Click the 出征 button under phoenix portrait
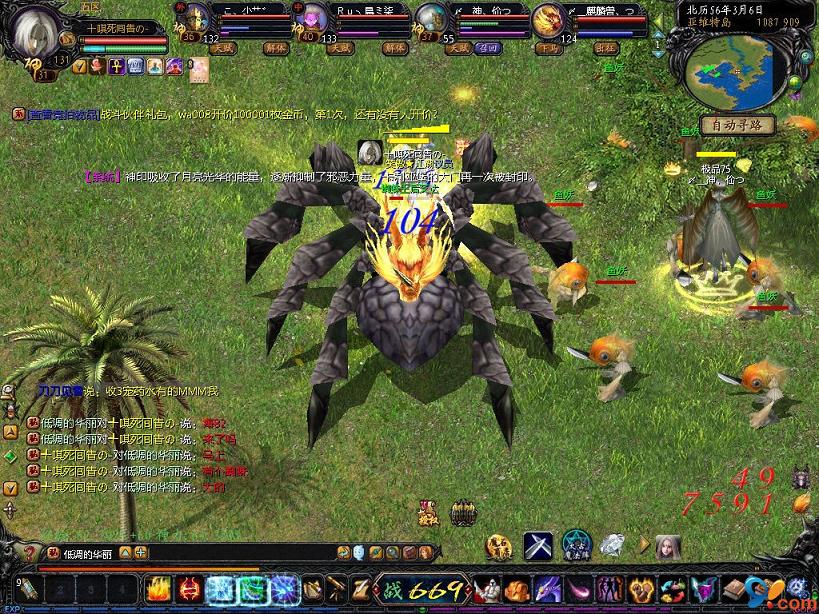 point(606,47)
